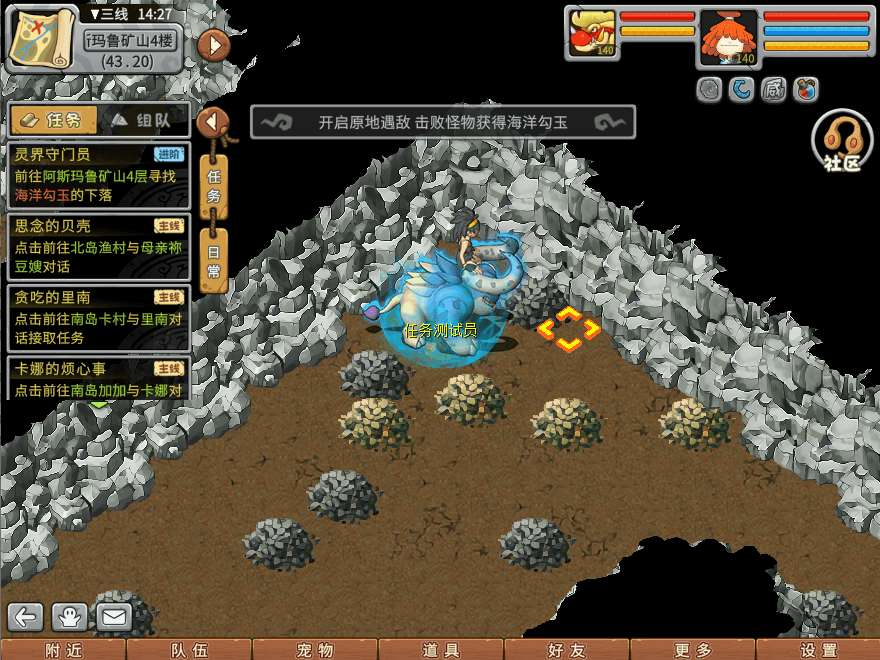Open the envelope mail button
The height and width of the screenshot is (660, 880).
click(x=115, y=617)
